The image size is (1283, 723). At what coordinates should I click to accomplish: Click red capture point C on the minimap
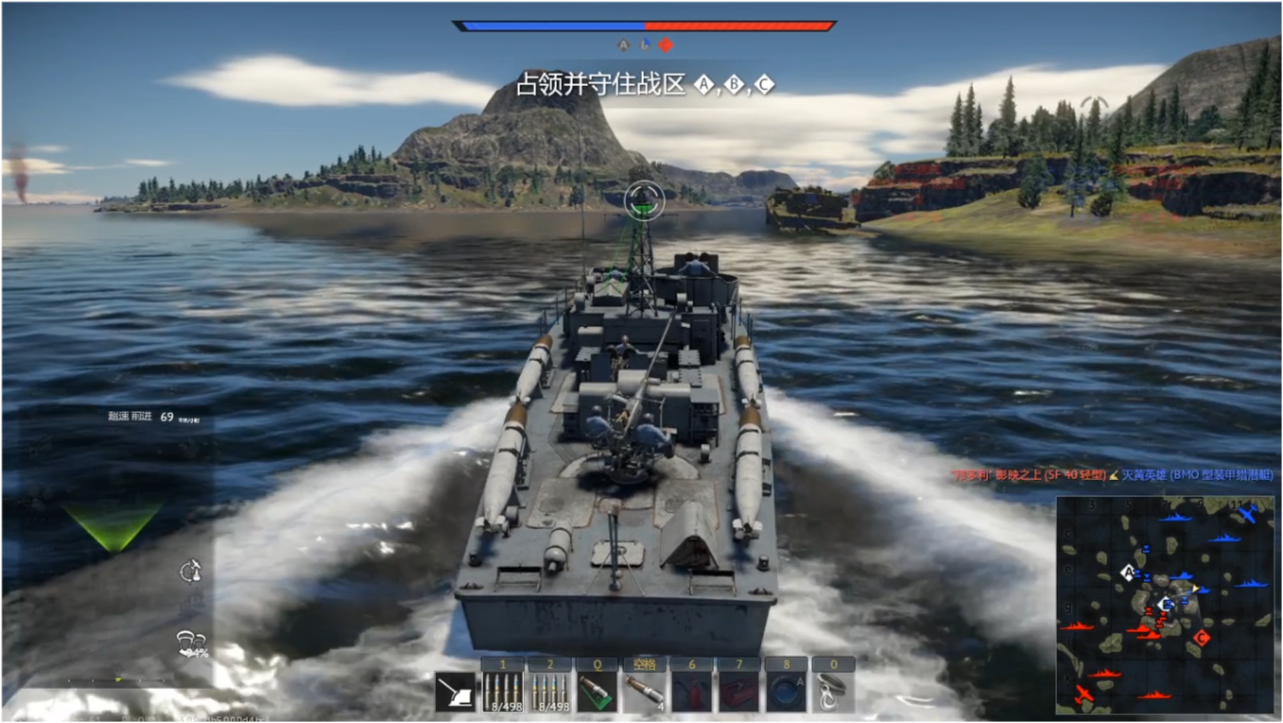click(x=1201, y=637)
